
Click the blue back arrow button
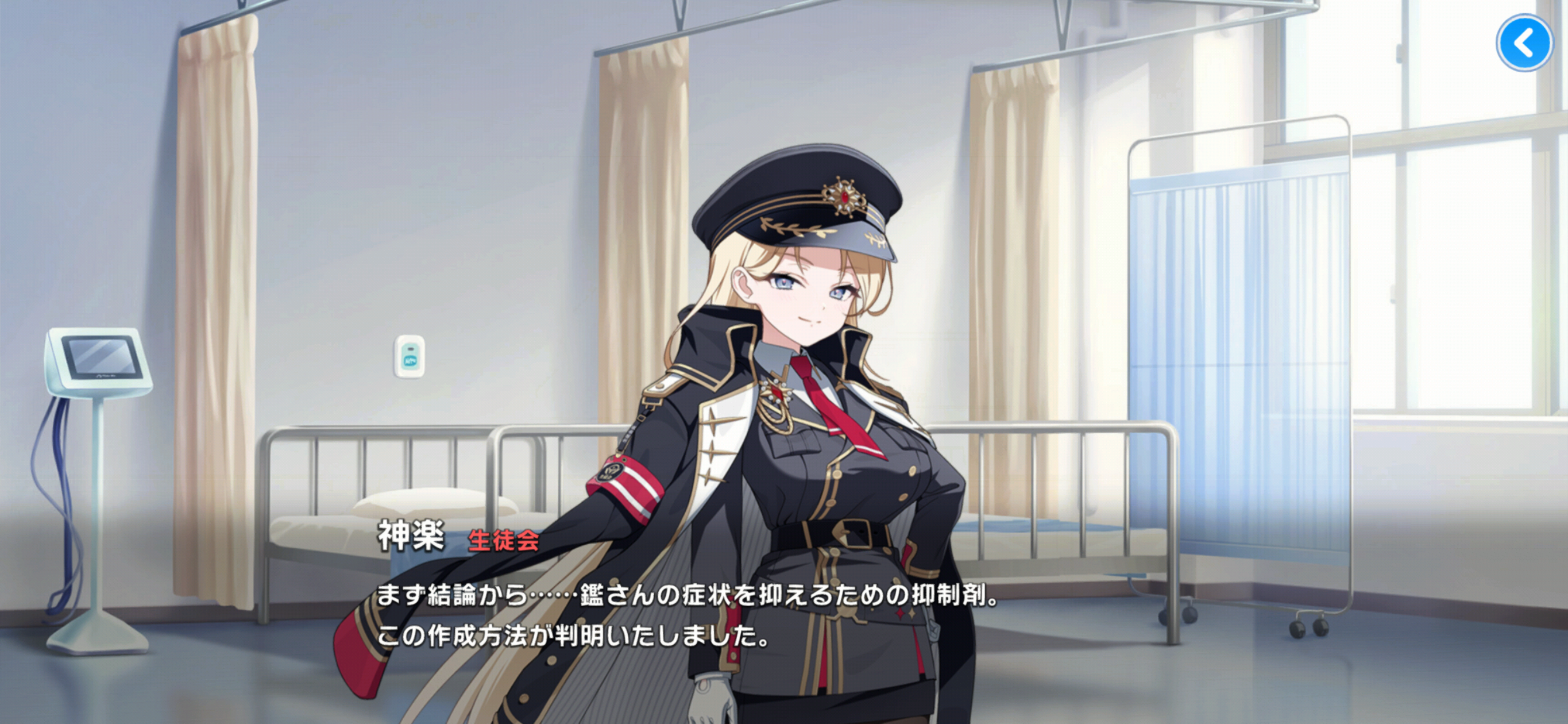pos(1524,43)
